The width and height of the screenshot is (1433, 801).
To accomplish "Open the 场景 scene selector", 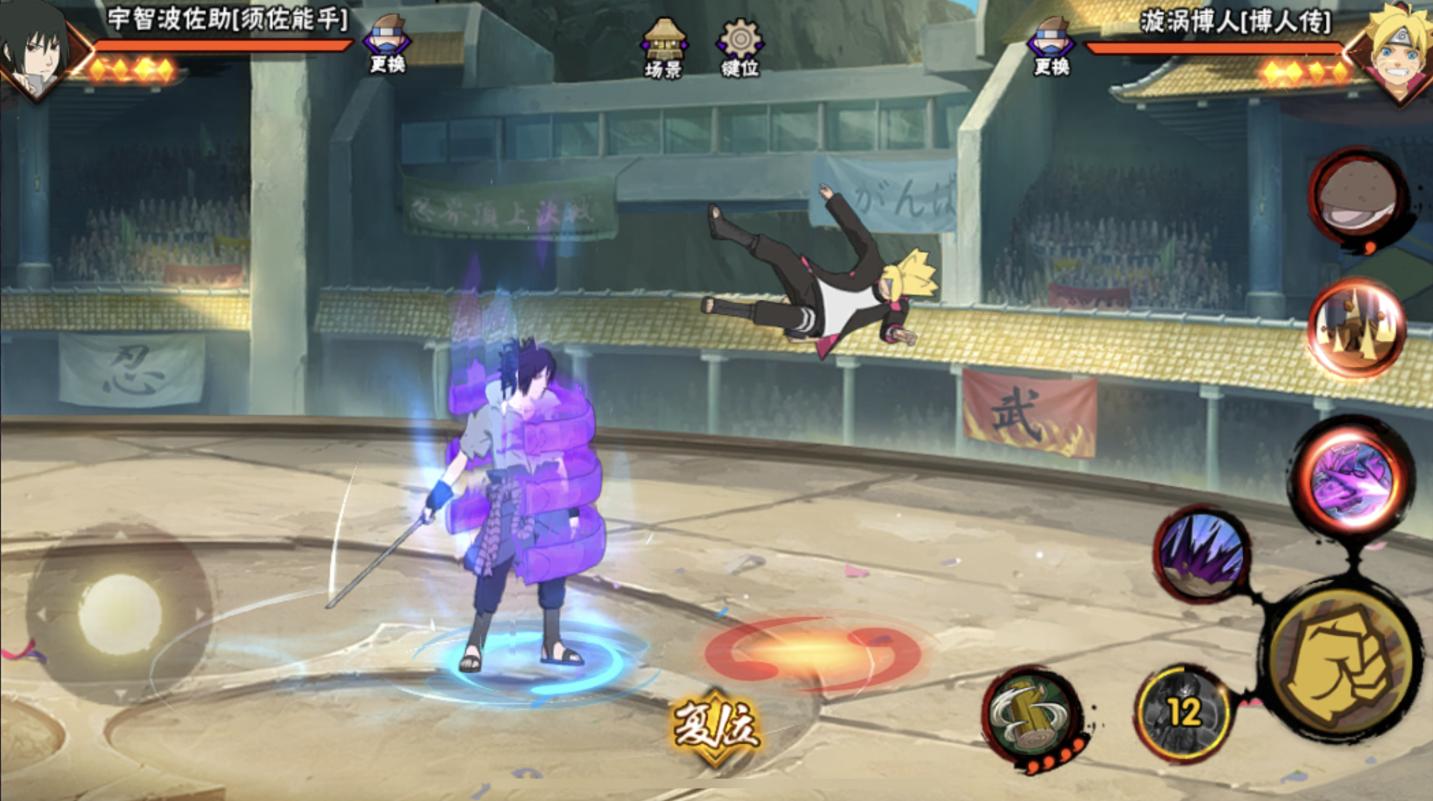I will 664,47.
